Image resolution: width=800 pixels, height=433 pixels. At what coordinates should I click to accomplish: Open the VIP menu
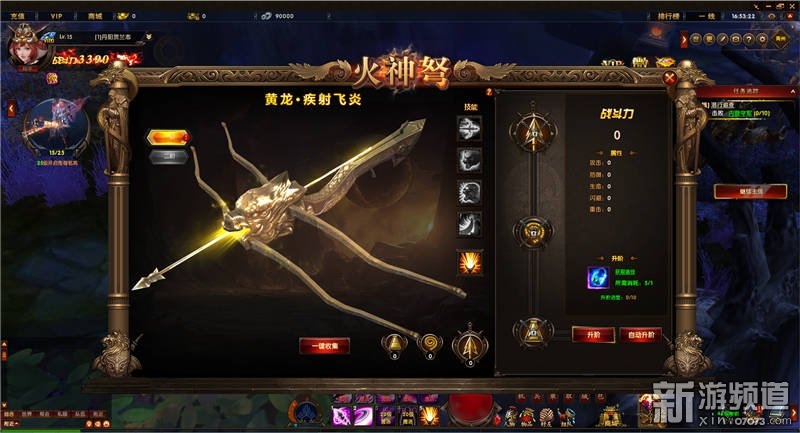coord(57,16)
